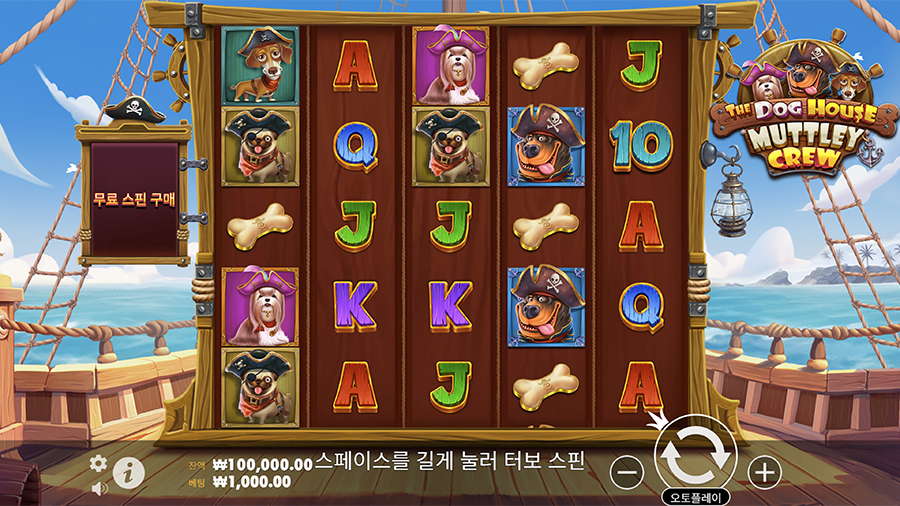The image size is (900, 506).
Task: Increase the bet with the plus button
Action: click(763, 472)
